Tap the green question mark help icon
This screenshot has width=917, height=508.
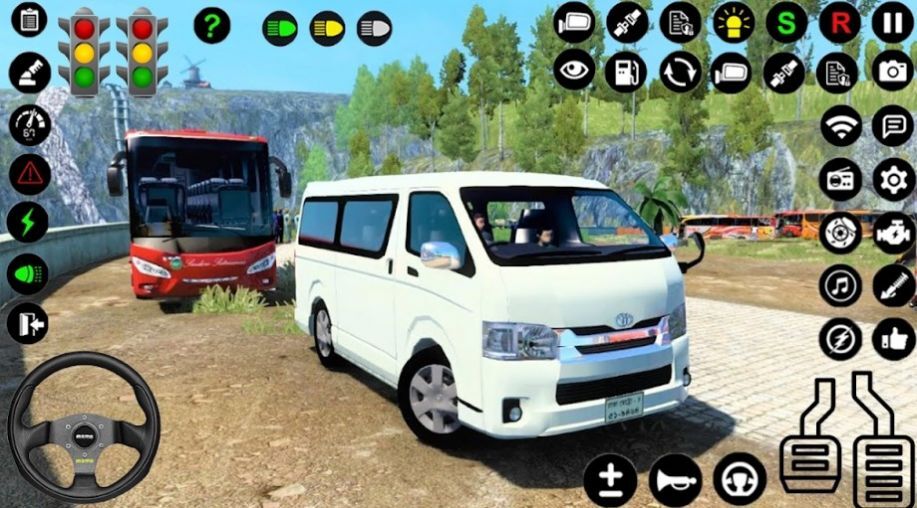tap(211, 25)
